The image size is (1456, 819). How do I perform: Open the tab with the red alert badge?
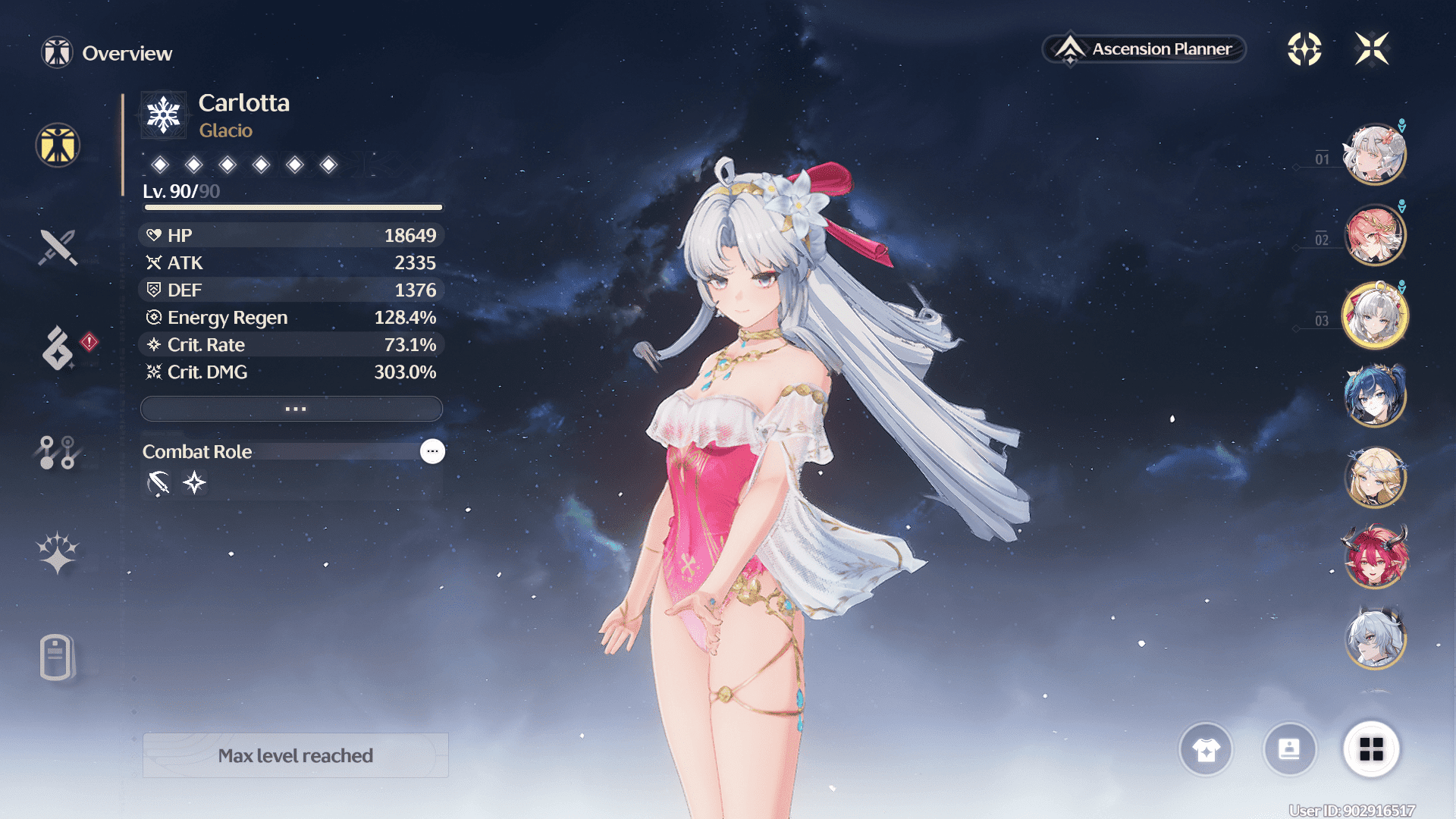point(59,348)
